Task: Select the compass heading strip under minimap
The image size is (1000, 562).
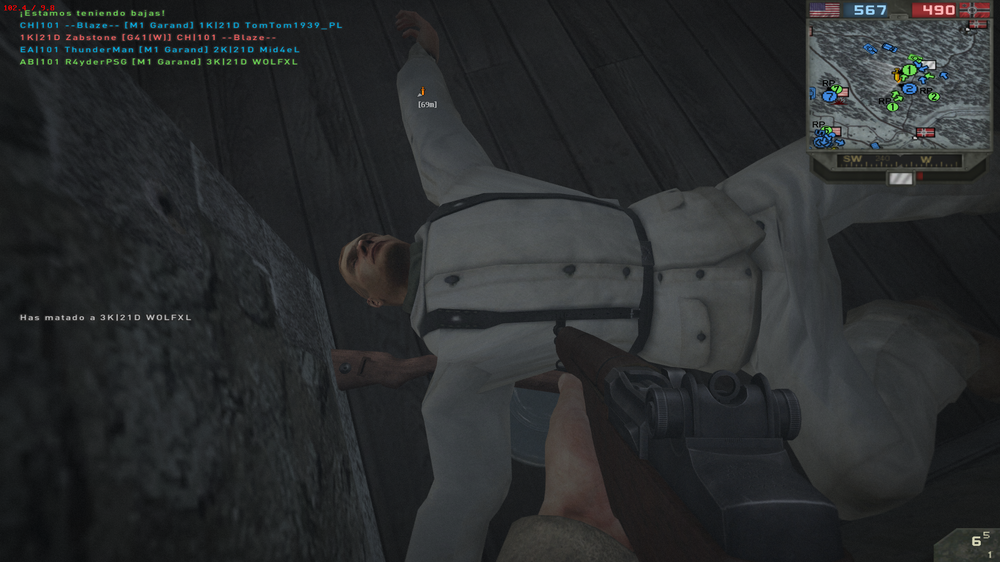Action: [x=900, y=160]
